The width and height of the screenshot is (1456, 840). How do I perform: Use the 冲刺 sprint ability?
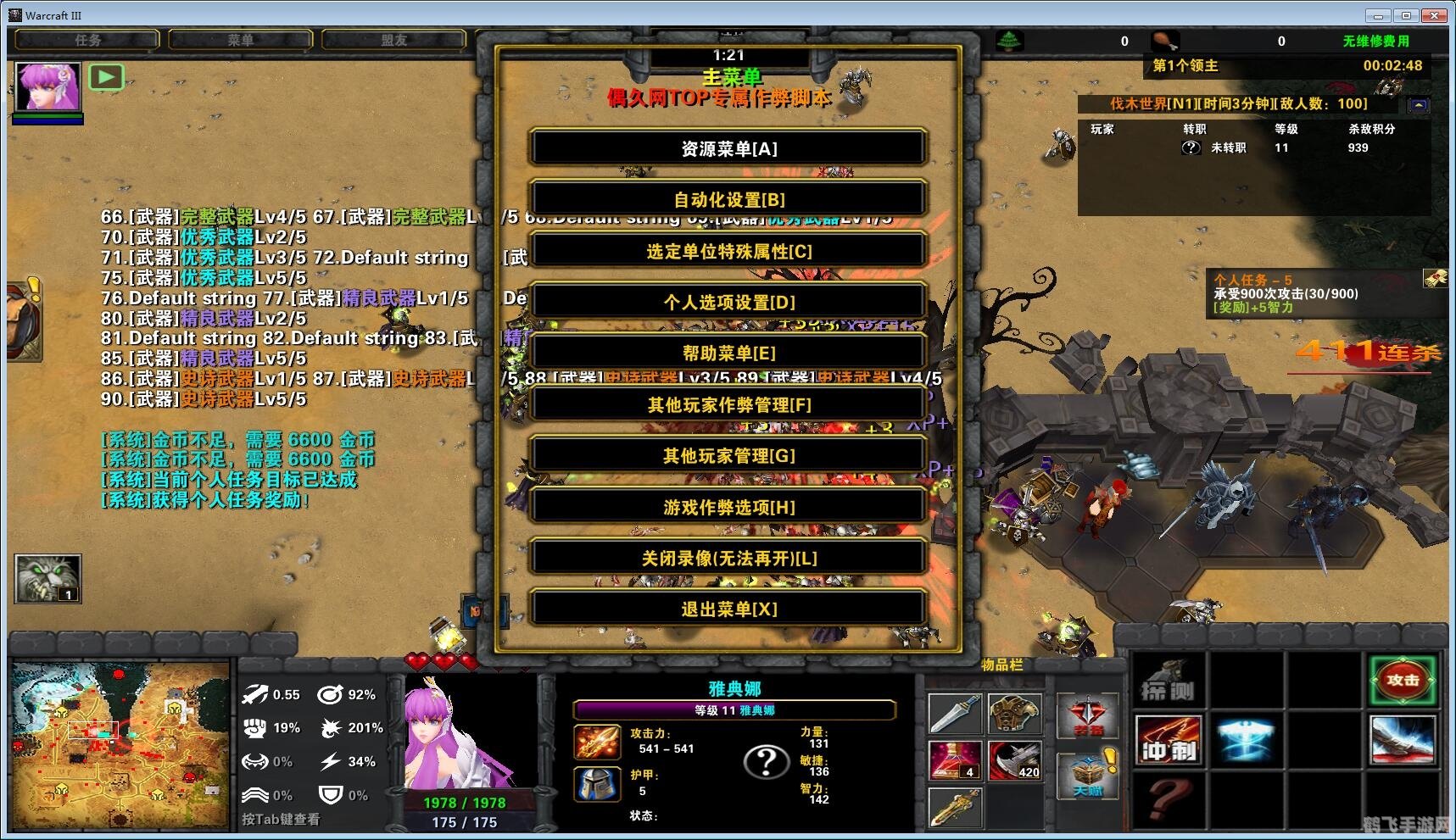point(1169,740)
